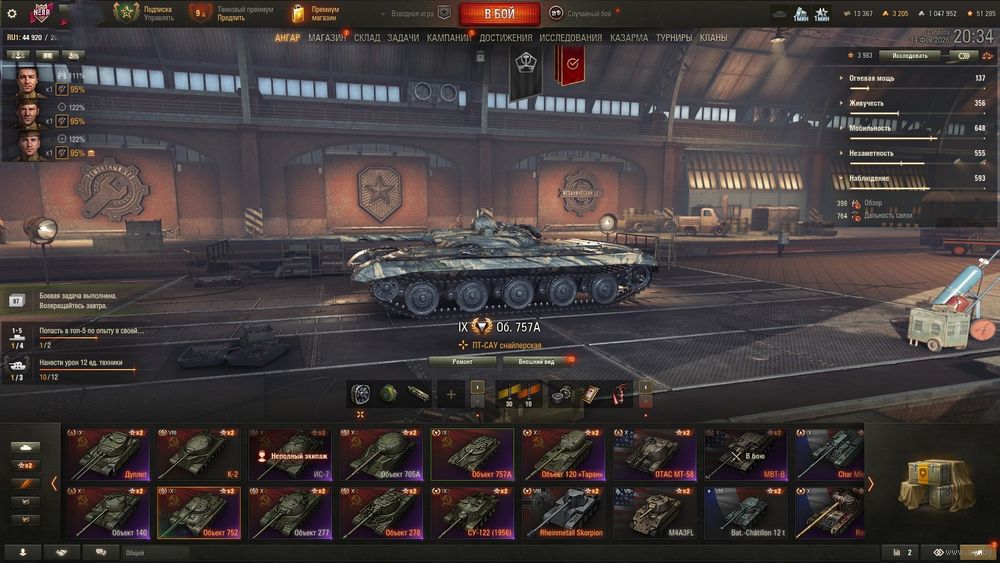This screenshot has height=563, width=1000.
Task: Choose the Rheinmetall Skorpion tank
Action: click(x=563, y=513)
